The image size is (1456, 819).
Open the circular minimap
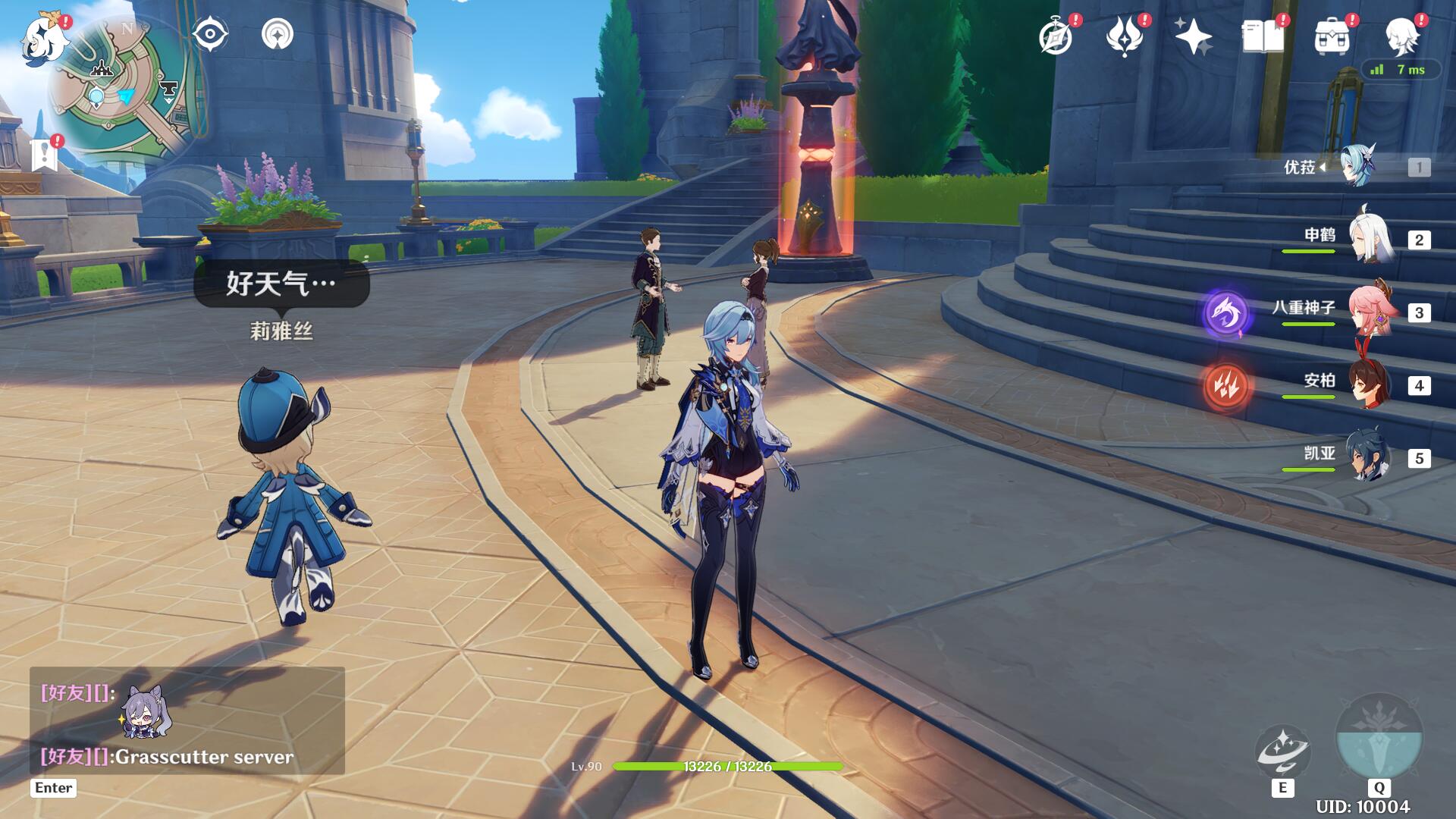[121, 93]
